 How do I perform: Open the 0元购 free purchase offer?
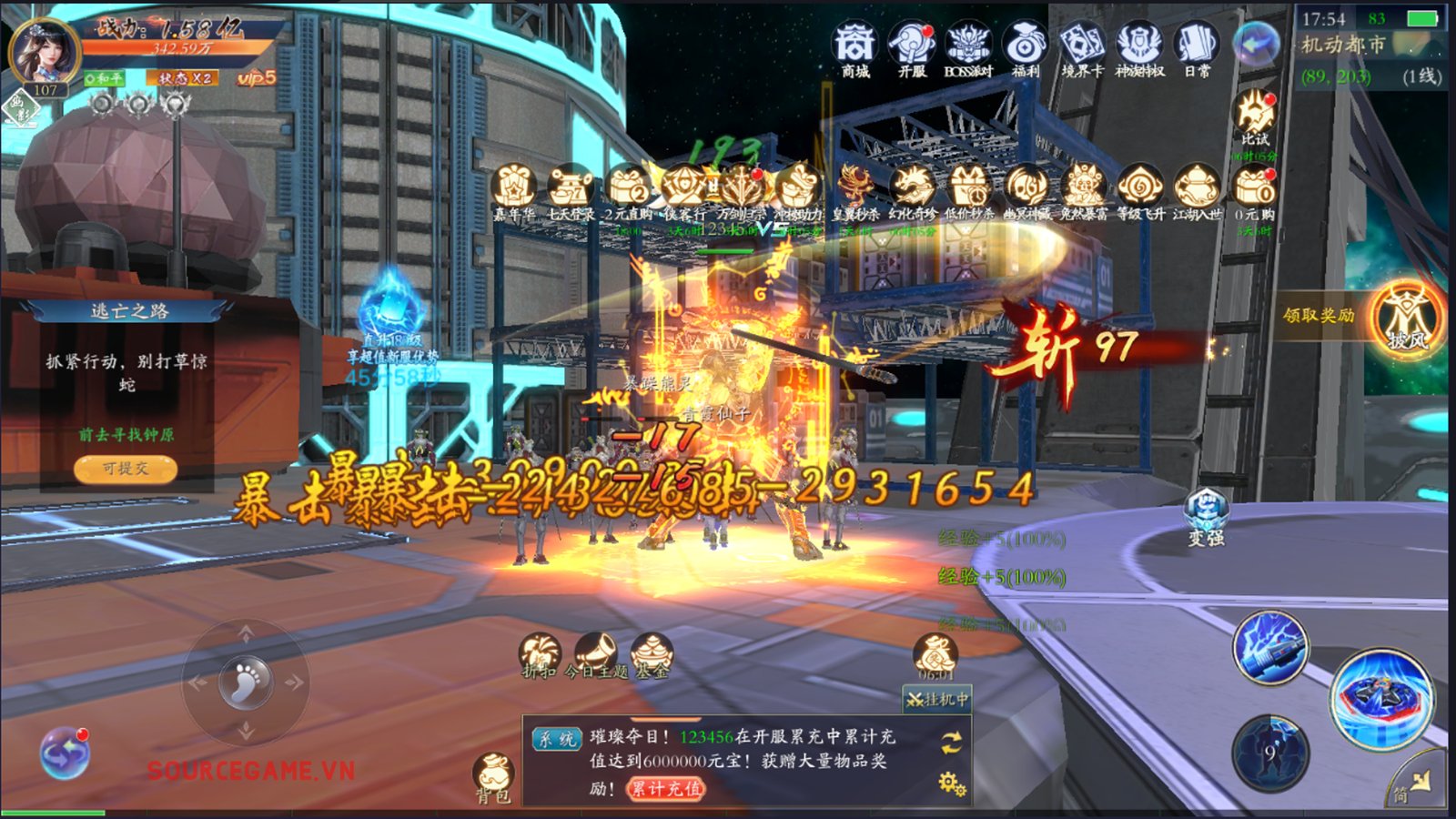pyautogui.click(x=1255, y=191)
